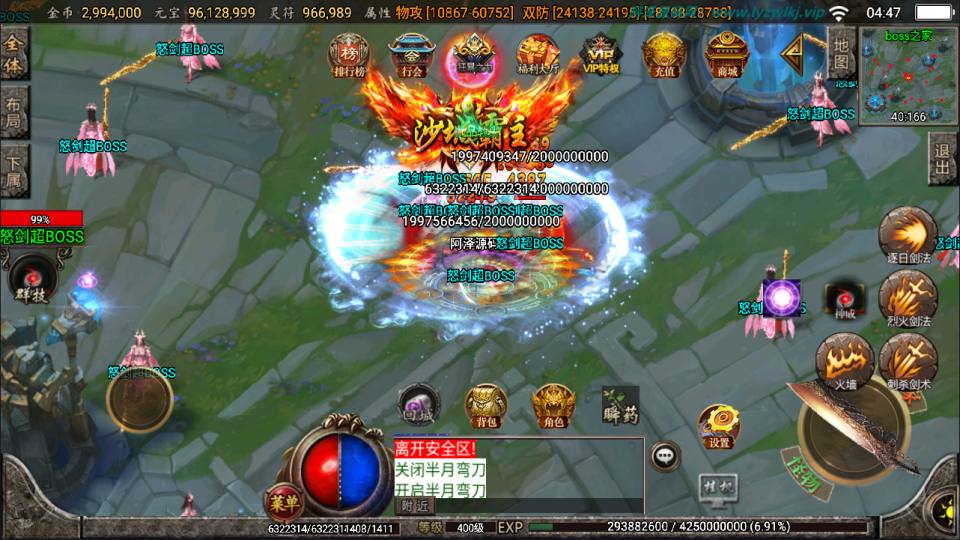Open the 充值 recharge icon
The image size is (960, 540).
point(663,55)
